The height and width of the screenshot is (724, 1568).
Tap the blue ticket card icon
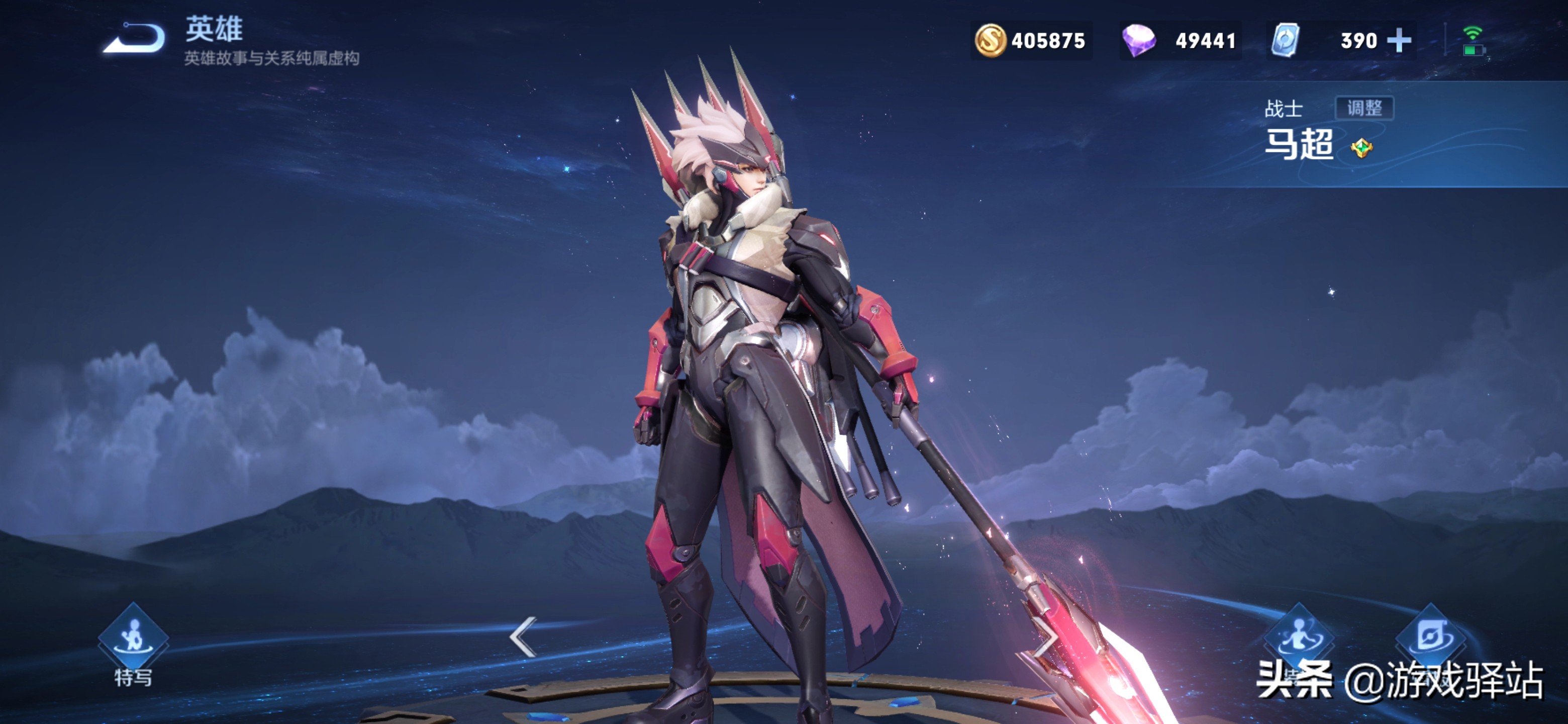(x=1285, y=41)
